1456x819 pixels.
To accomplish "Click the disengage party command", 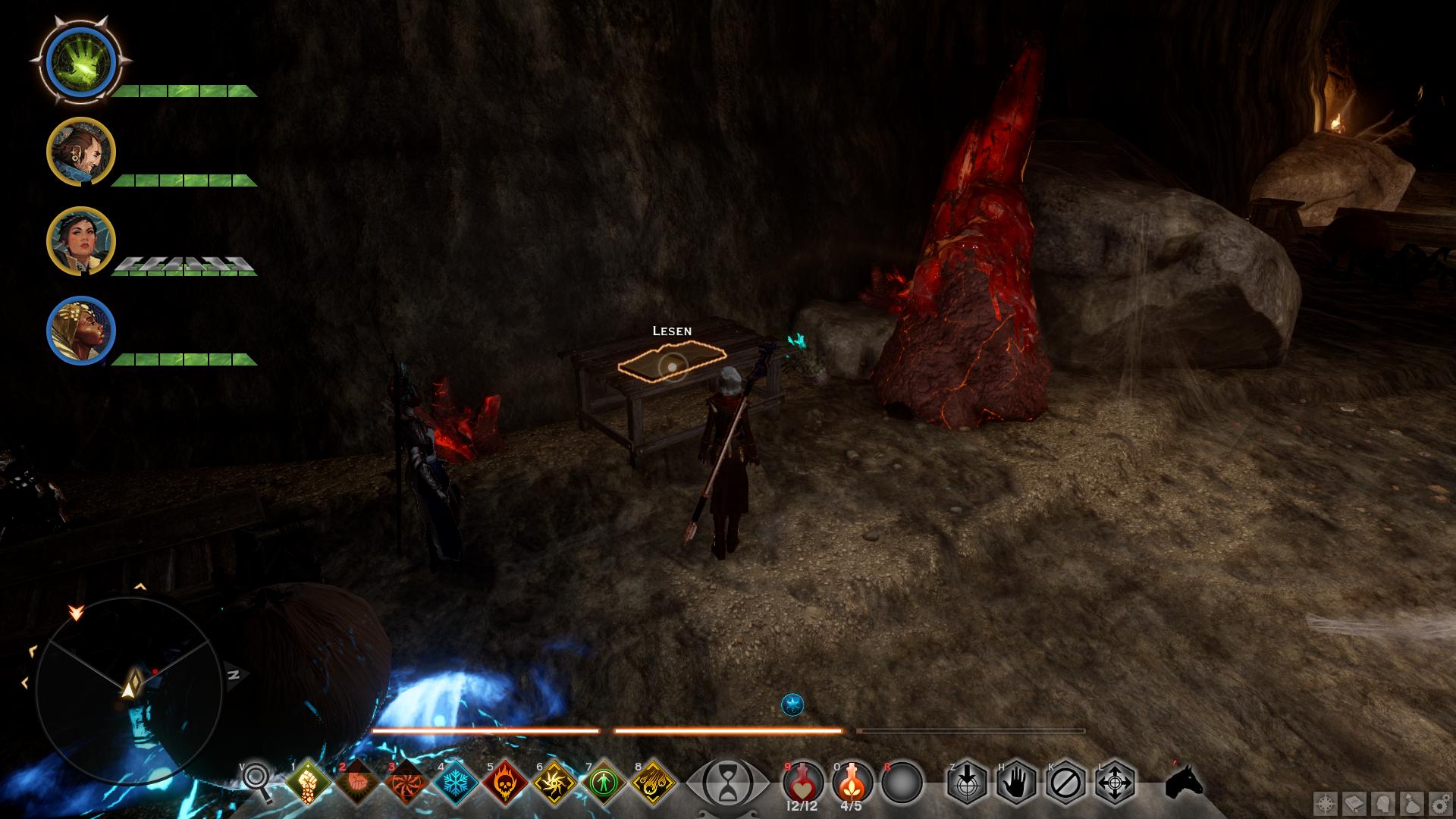I will click(1065, 782).
